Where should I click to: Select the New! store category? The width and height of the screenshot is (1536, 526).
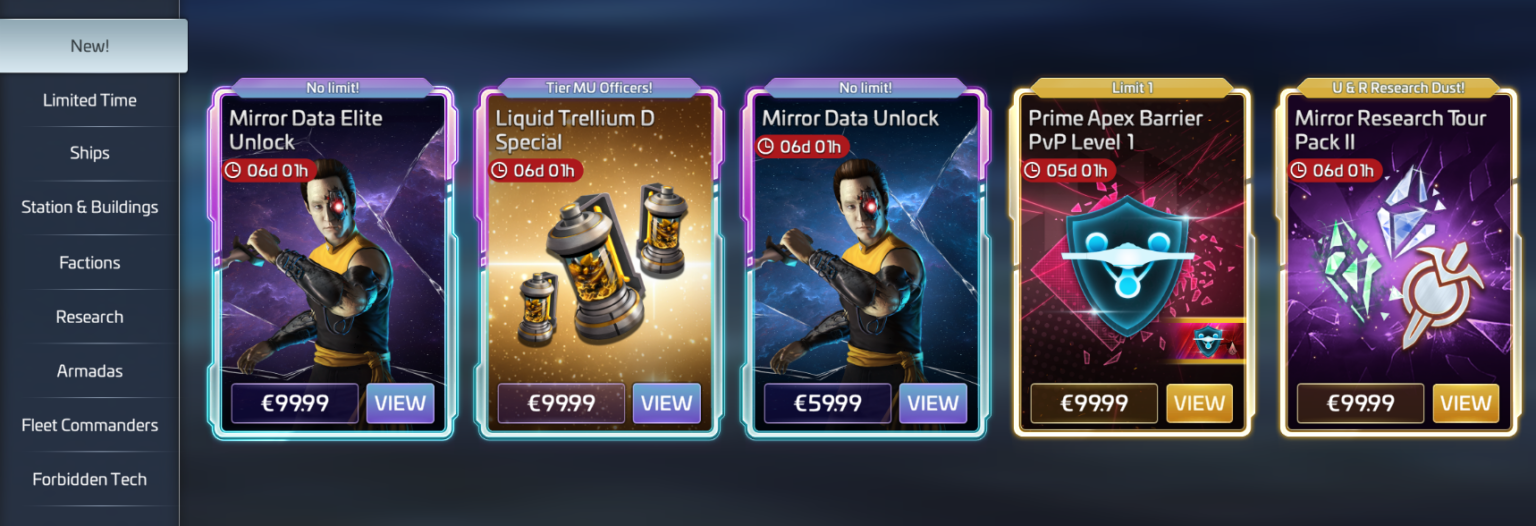90,46
